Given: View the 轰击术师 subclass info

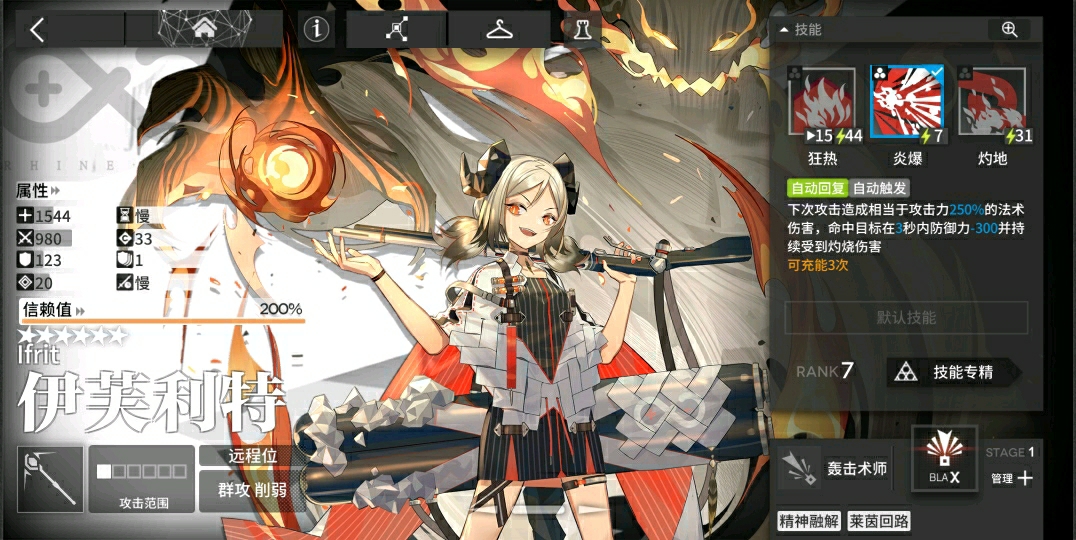Looking at the screenshot, I should (x=833, y=469).
